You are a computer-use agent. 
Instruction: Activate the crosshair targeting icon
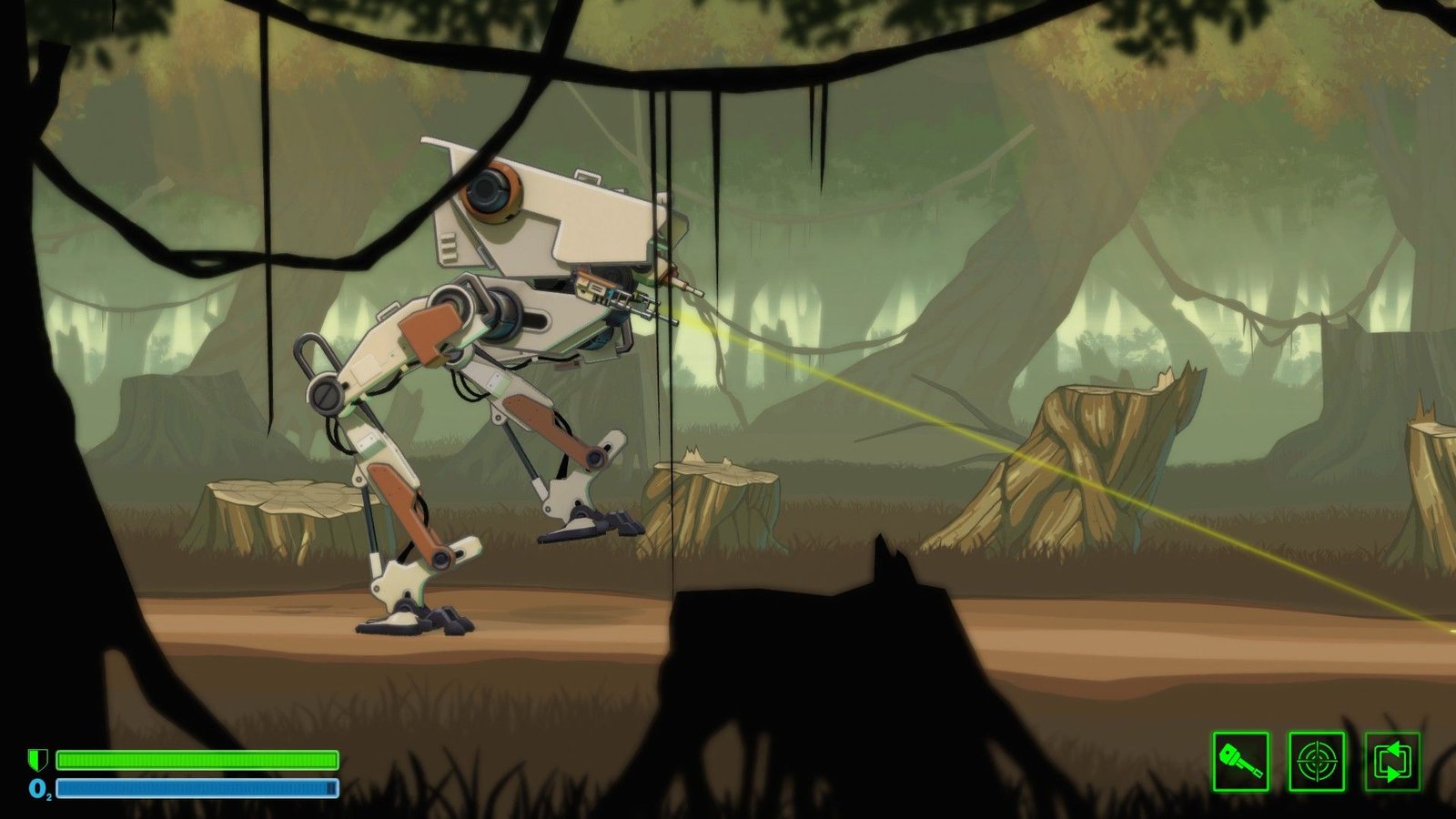pos(1316,761)
